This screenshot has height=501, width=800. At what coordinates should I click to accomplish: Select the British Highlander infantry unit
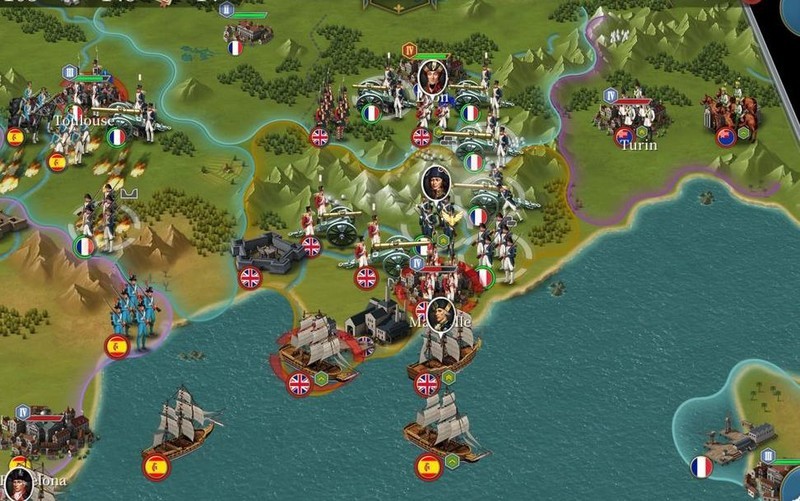click(x=330, y=108)
